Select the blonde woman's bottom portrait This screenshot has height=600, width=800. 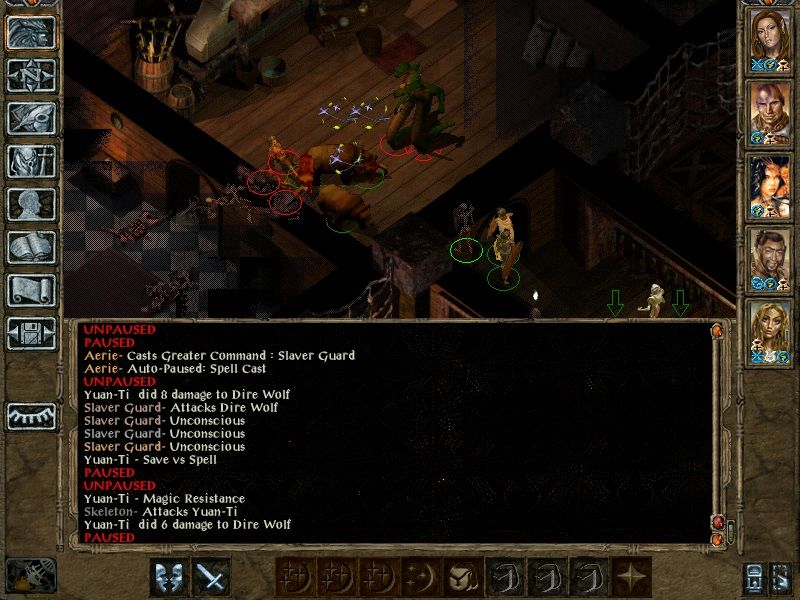[770, 328]
